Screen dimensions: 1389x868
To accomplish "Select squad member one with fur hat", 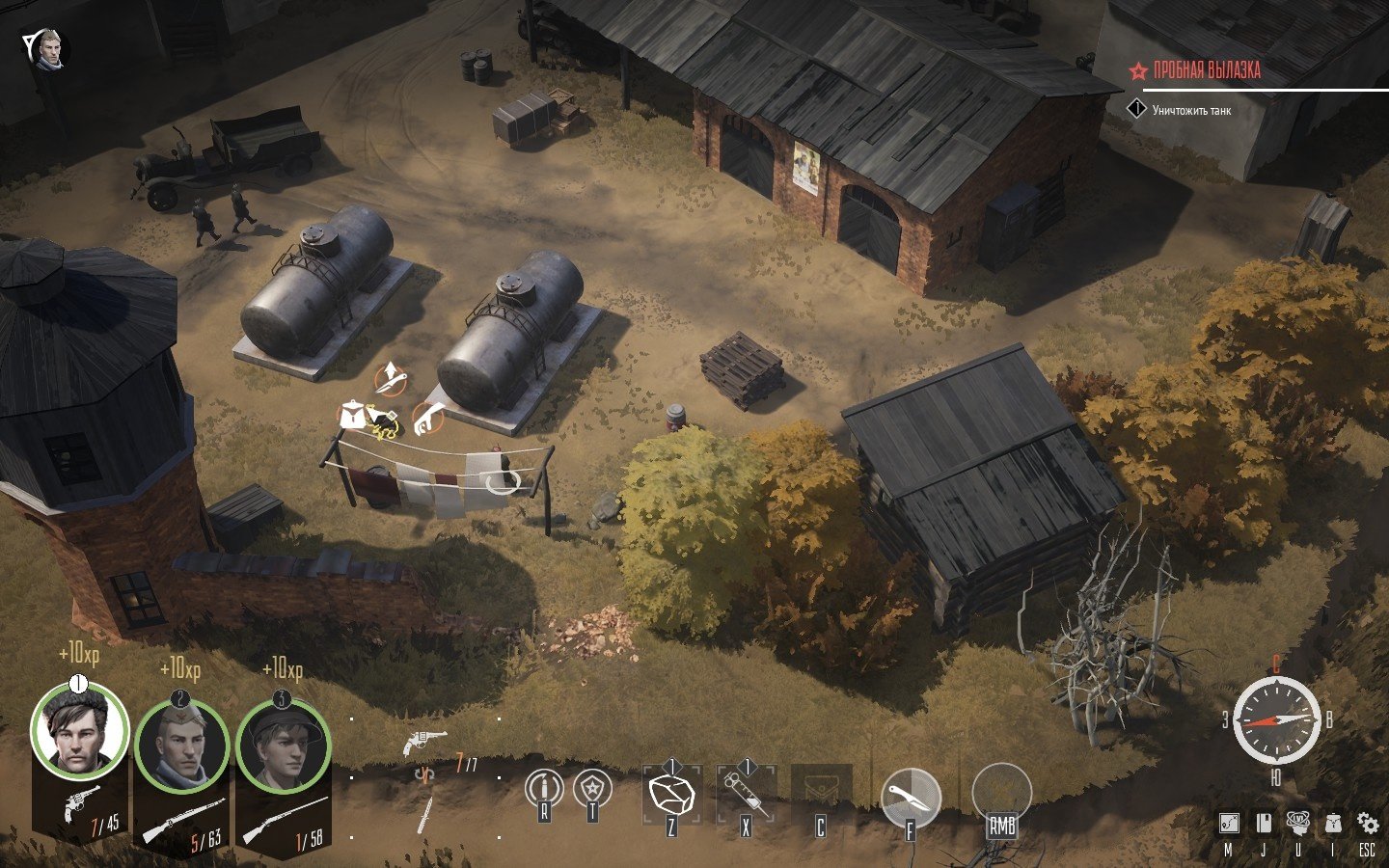I will (x=79, y=732).
